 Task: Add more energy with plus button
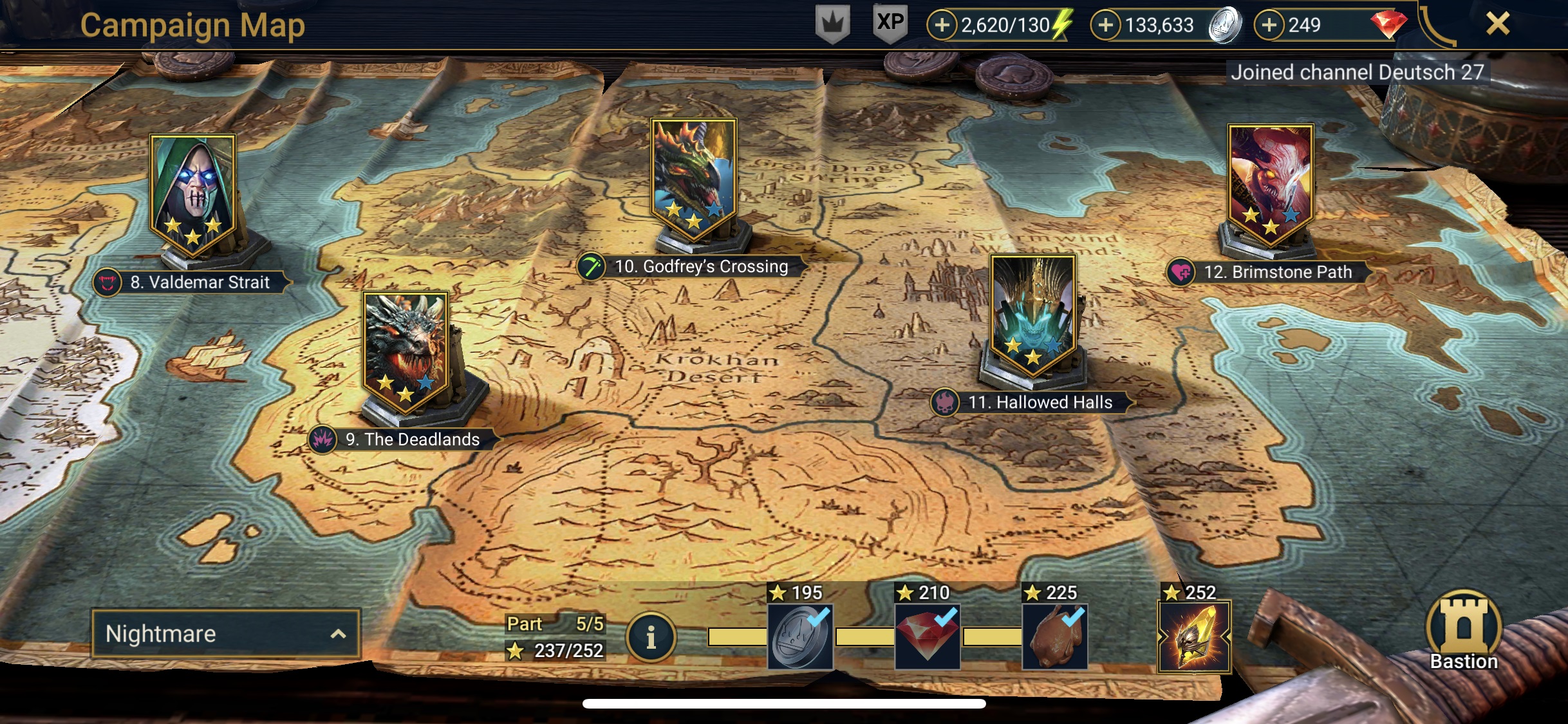[942, 25]
